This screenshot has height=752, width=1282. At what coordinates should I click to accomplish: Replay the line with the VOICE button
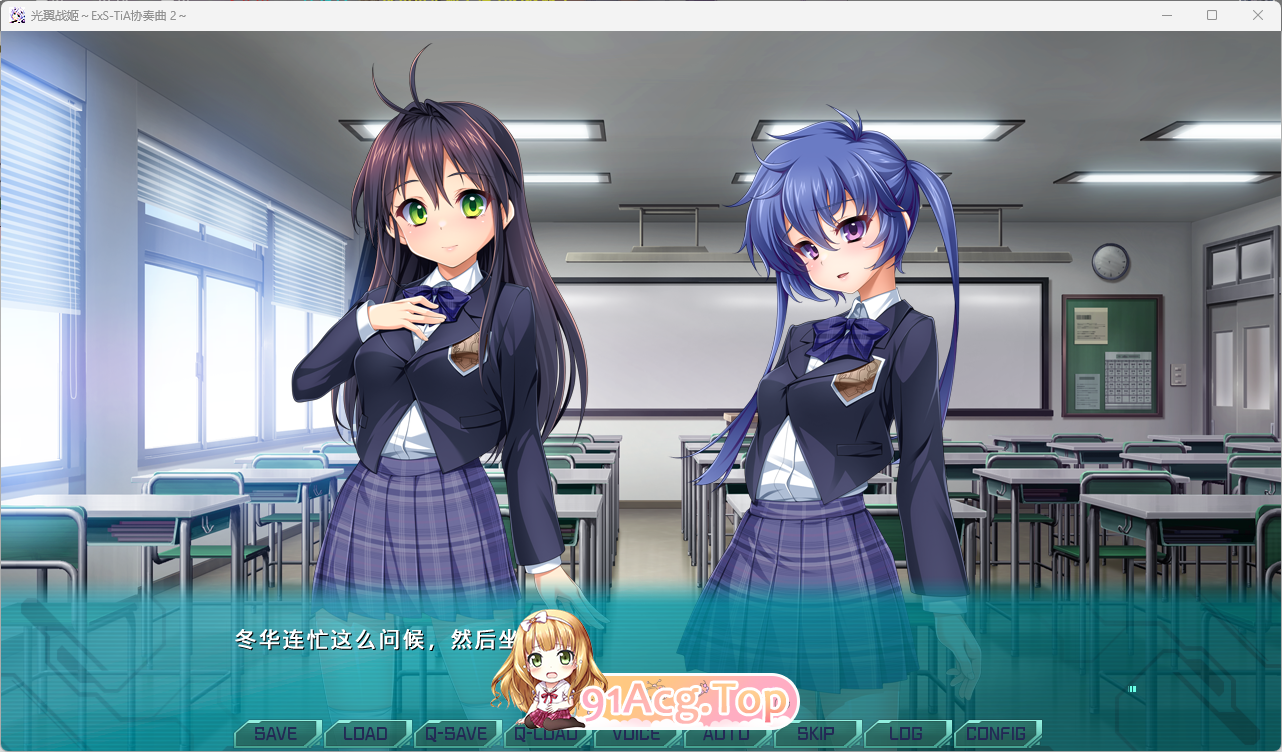(637, 733)
